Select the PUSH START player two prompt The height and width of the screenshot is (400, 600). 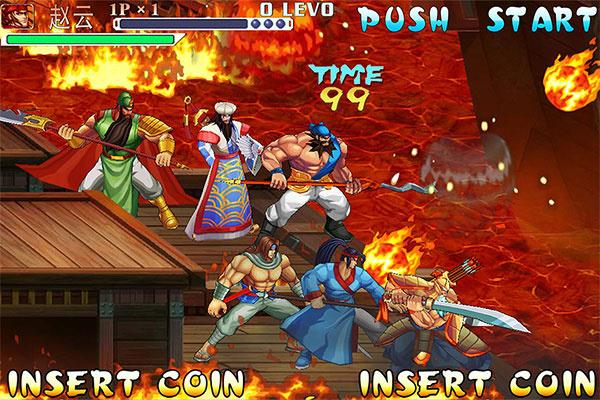[x=476, y=19]
